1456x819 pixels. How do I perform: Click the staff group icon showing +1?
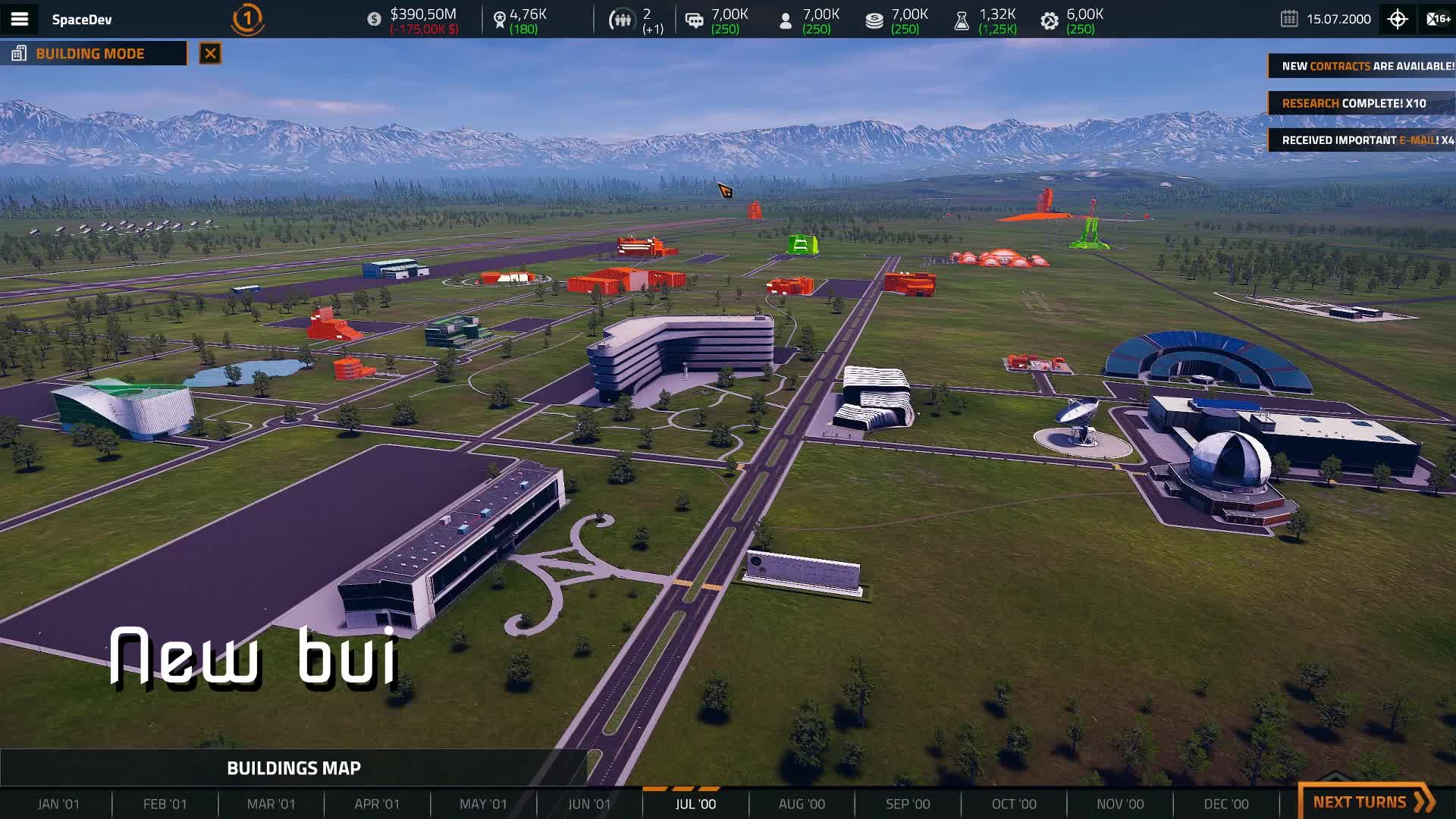622,19
